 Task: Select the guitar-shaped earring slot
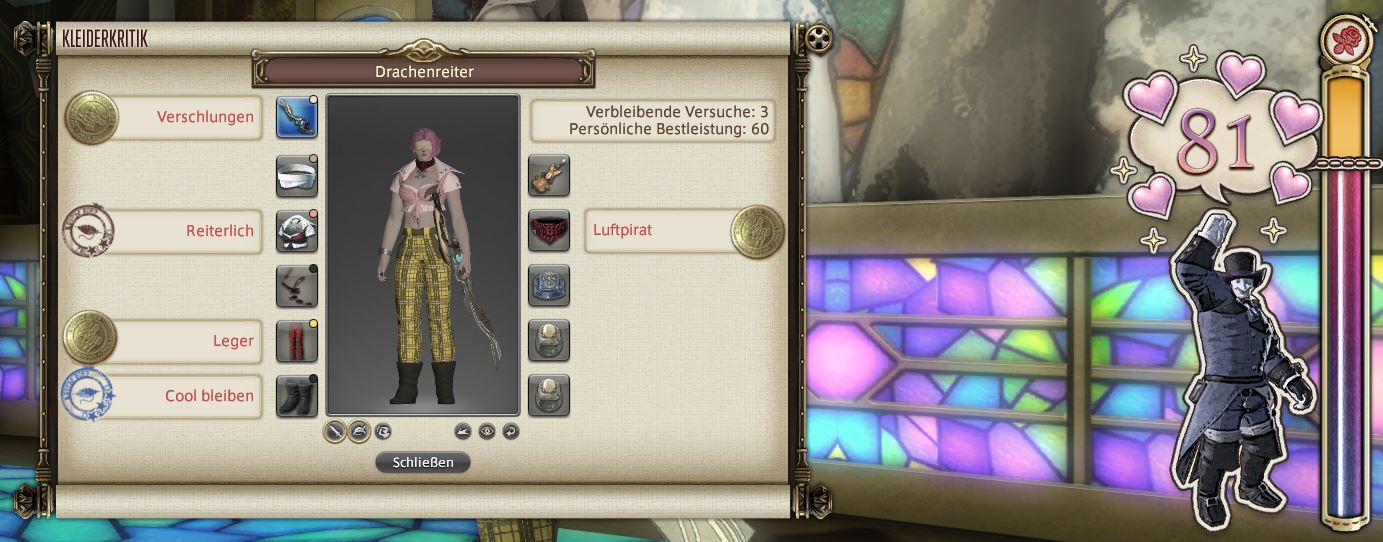click(549, 176)
